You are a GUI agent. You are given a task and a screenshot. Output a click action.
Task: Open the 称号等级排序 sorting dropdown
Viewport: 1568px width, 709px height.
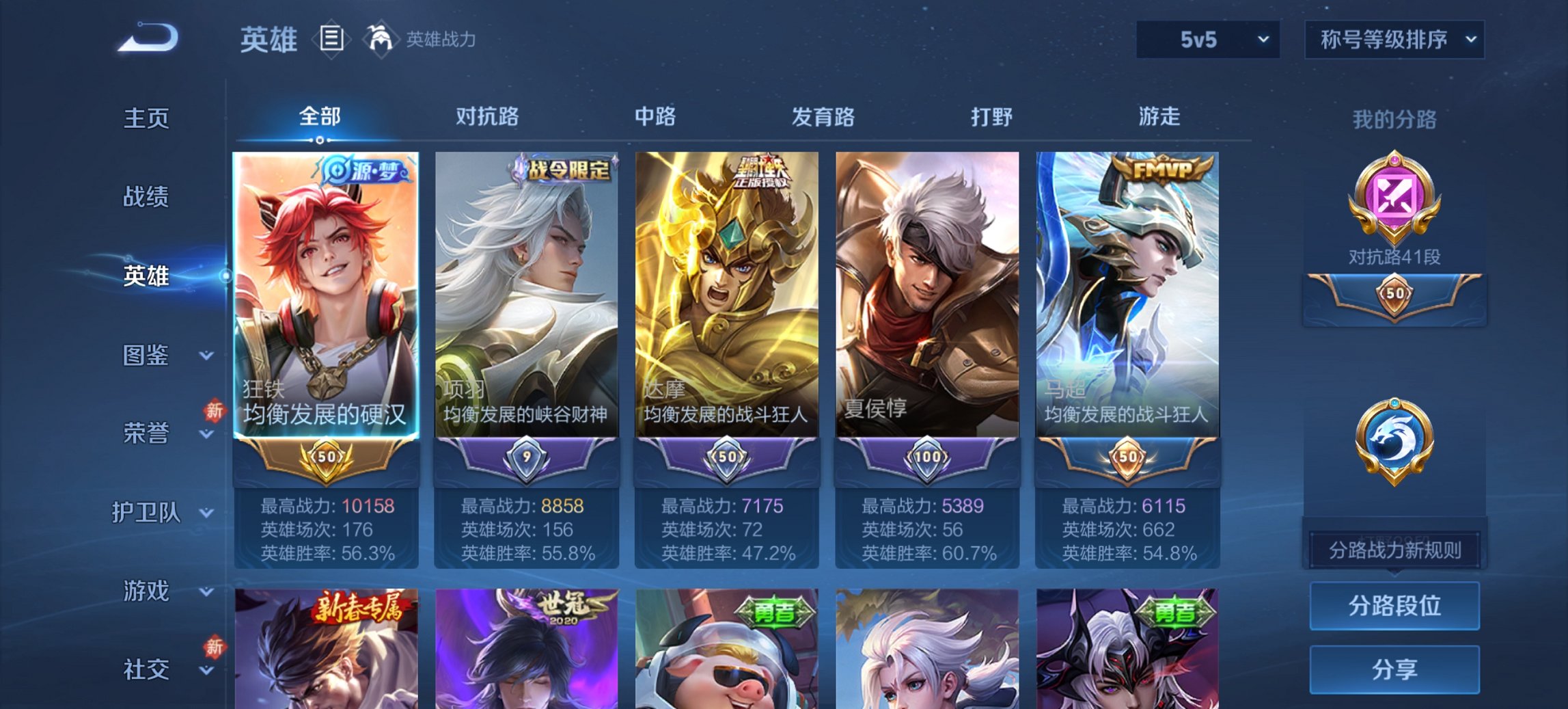click(x=1394, y=39)
